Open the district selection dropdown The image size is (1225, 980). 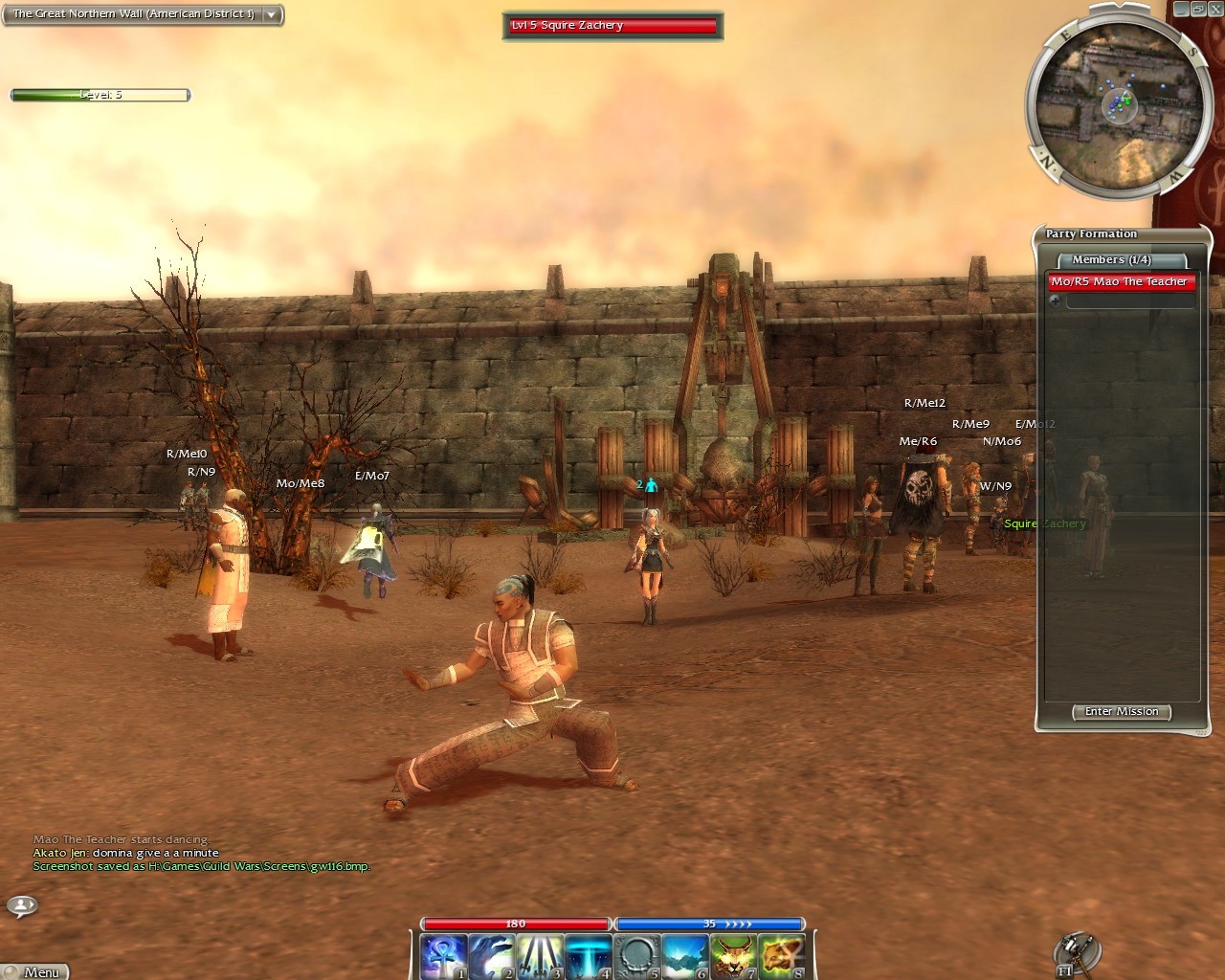272,14
